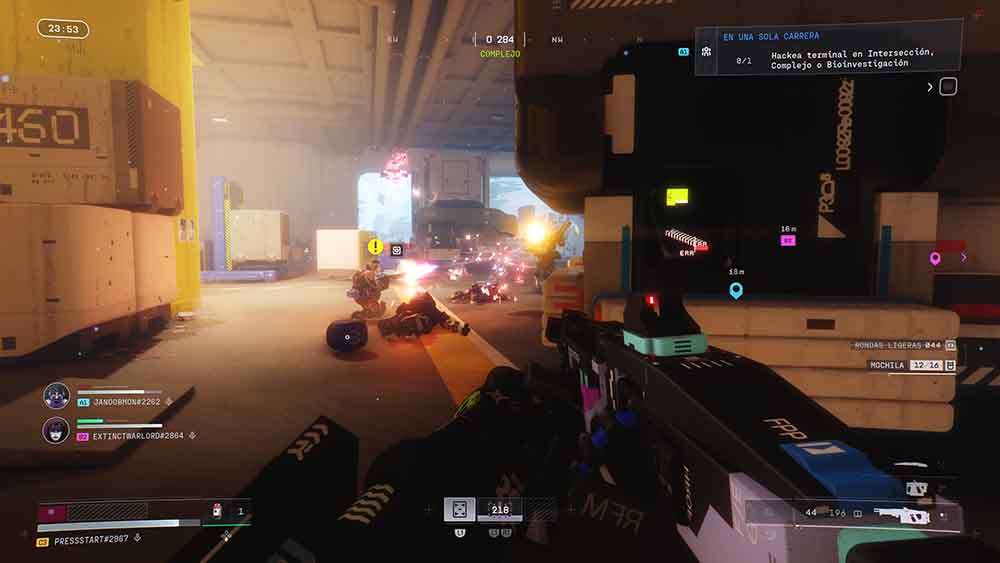Click the yellow exclamation alert marker
Viewport: 1000px width, 563px height.
375,246
